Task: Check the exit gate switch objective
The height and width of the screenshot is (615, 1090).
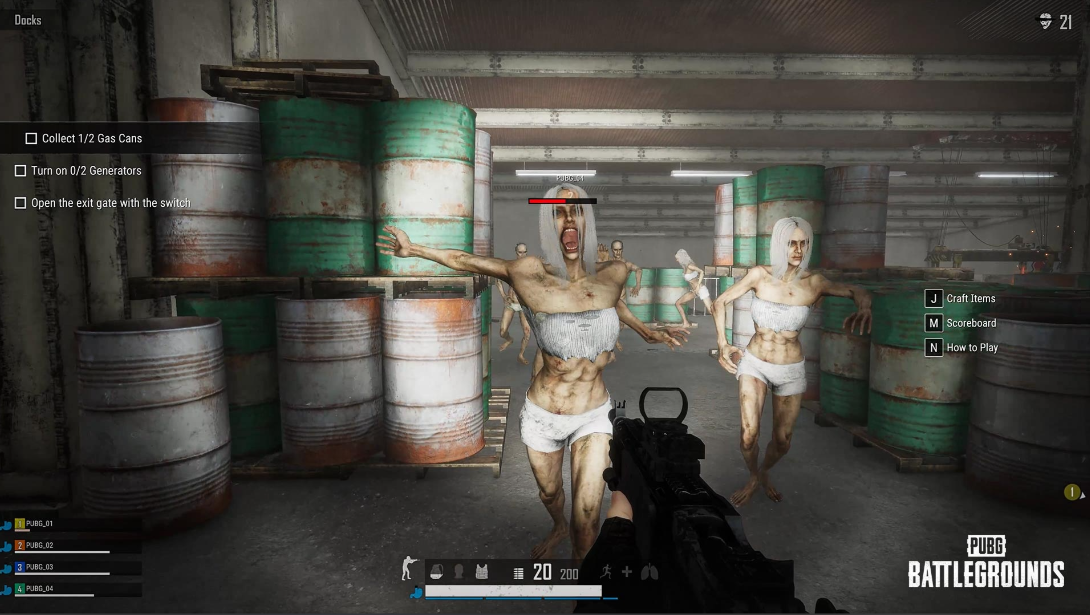Action: point(20,203)
